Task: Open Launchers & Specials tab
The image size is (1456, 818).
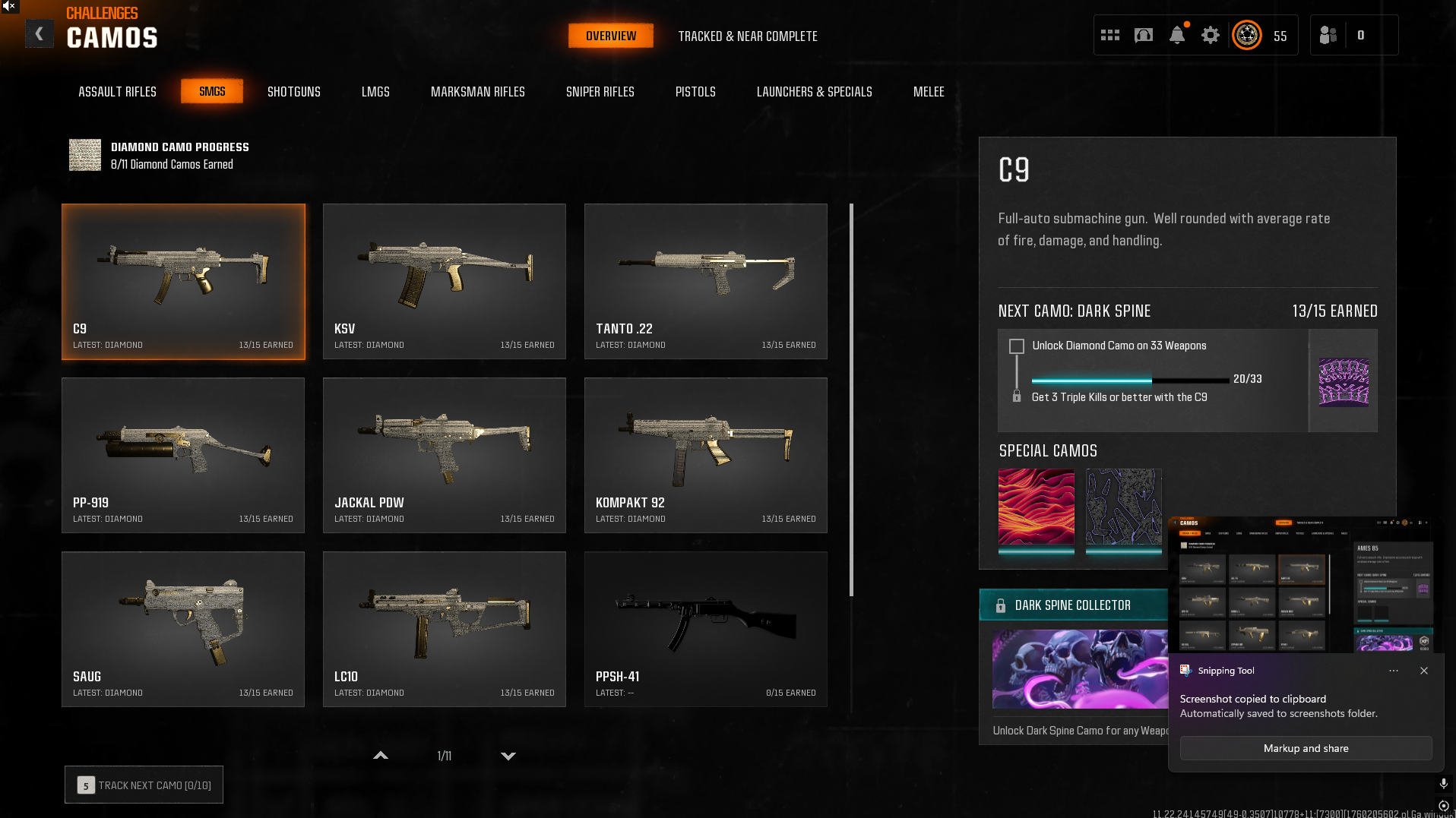Action: point(814,92)
